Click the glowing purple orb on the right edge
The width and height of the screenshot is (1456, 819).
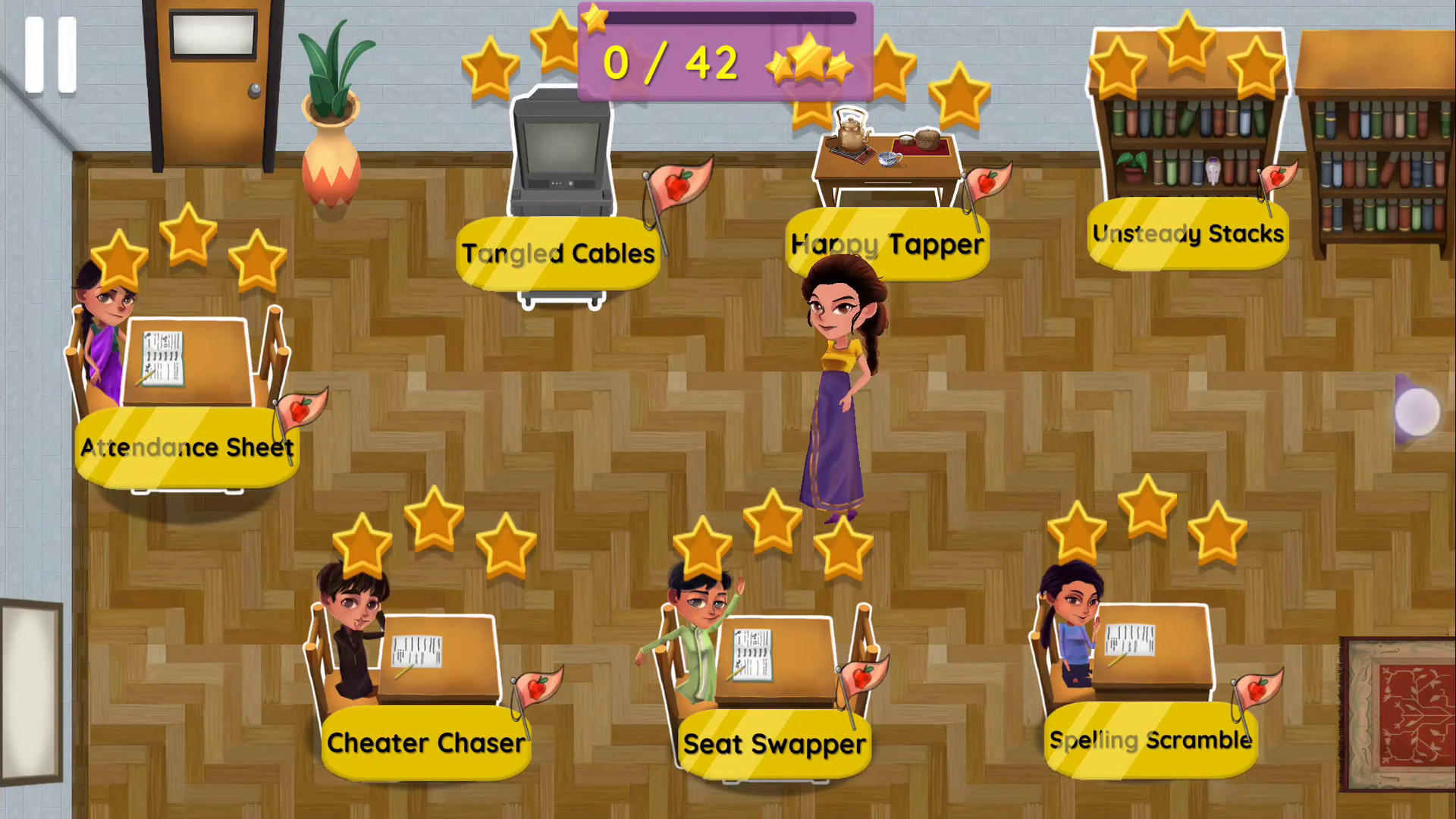coord(1417,412)
